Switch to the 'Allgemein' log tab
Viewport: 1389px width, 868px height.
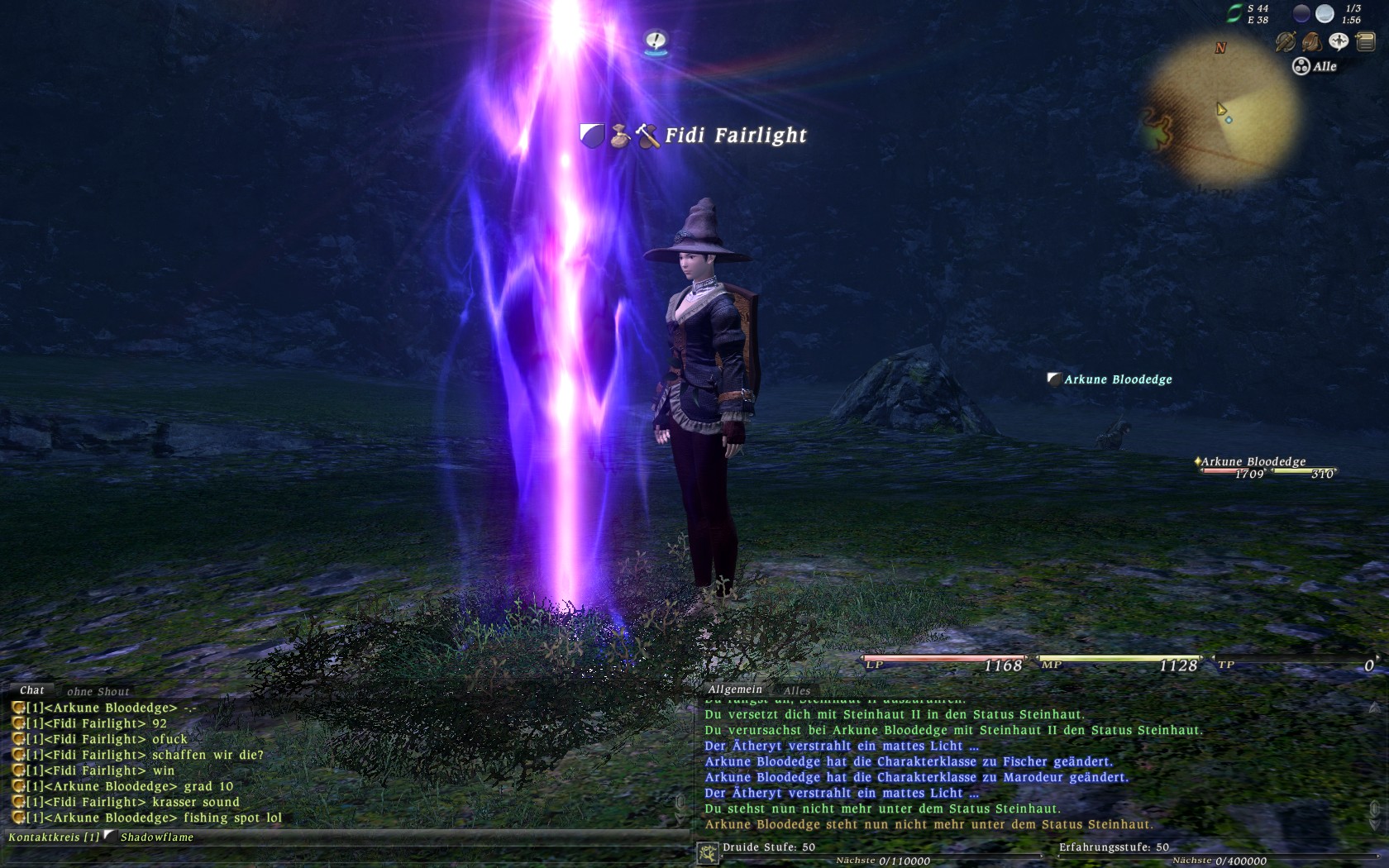pos(735,689)
